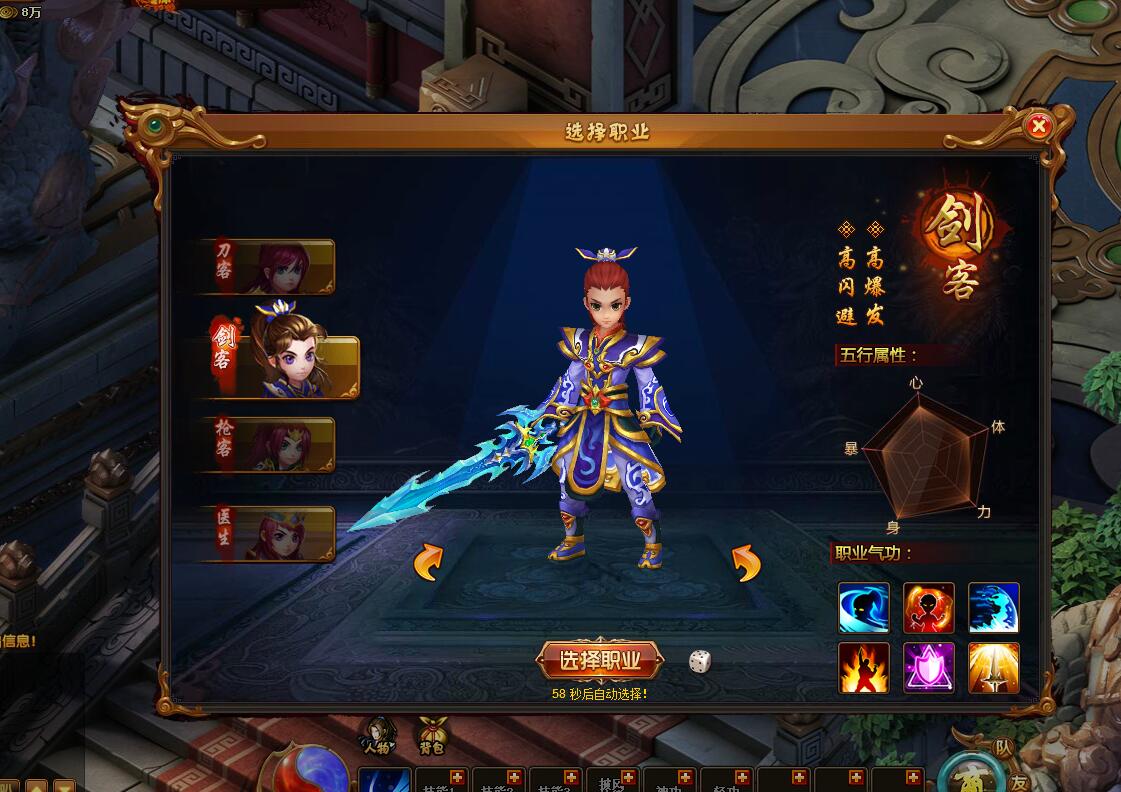Confirm with the 选择职业 button
The height and width of the screenshot is (792, 1121).
[x=600, y=660]
